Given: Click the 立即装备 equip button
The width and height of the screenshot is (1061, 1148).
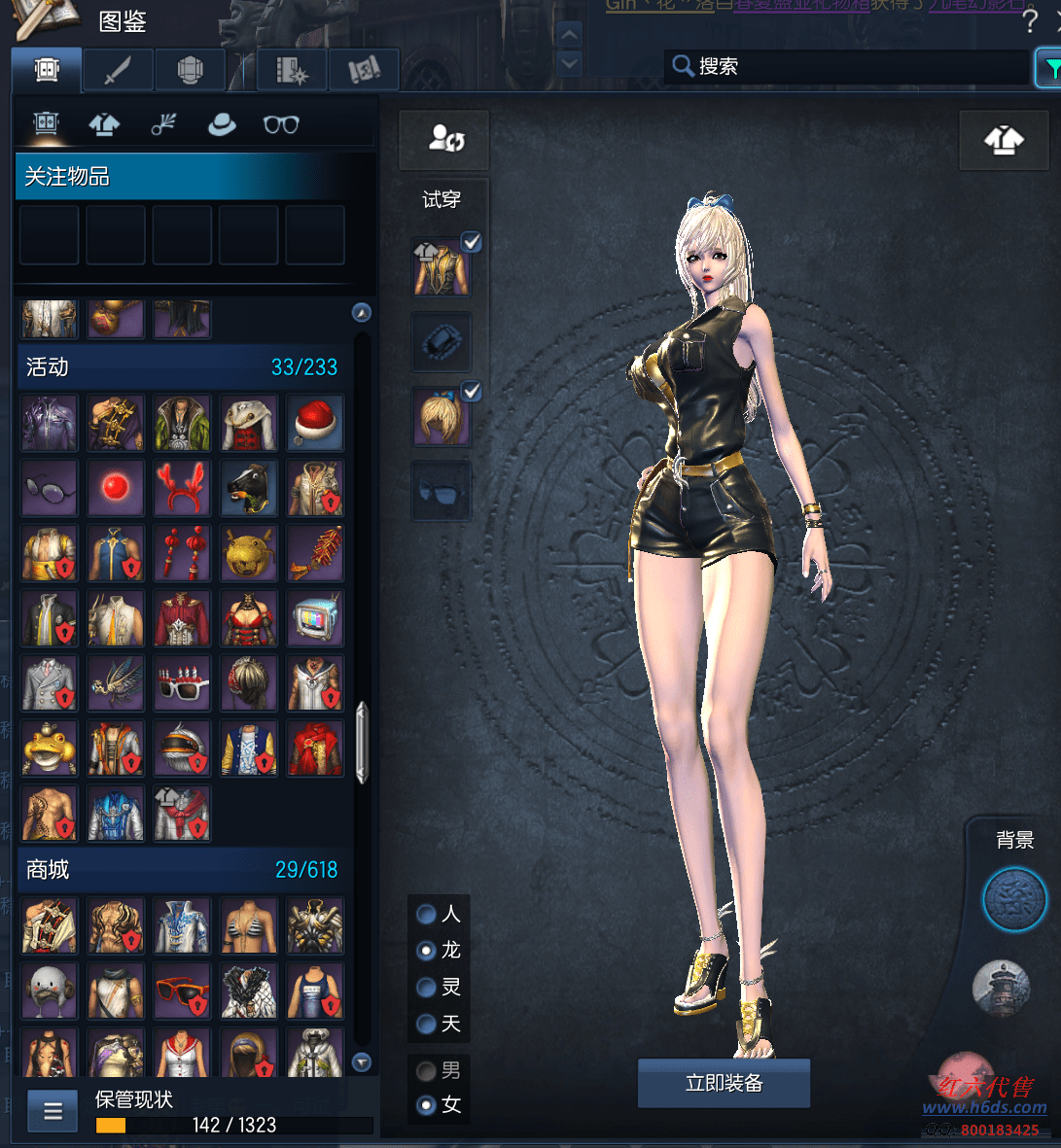Looking at the screenshot, I should tap(724, 1083).
